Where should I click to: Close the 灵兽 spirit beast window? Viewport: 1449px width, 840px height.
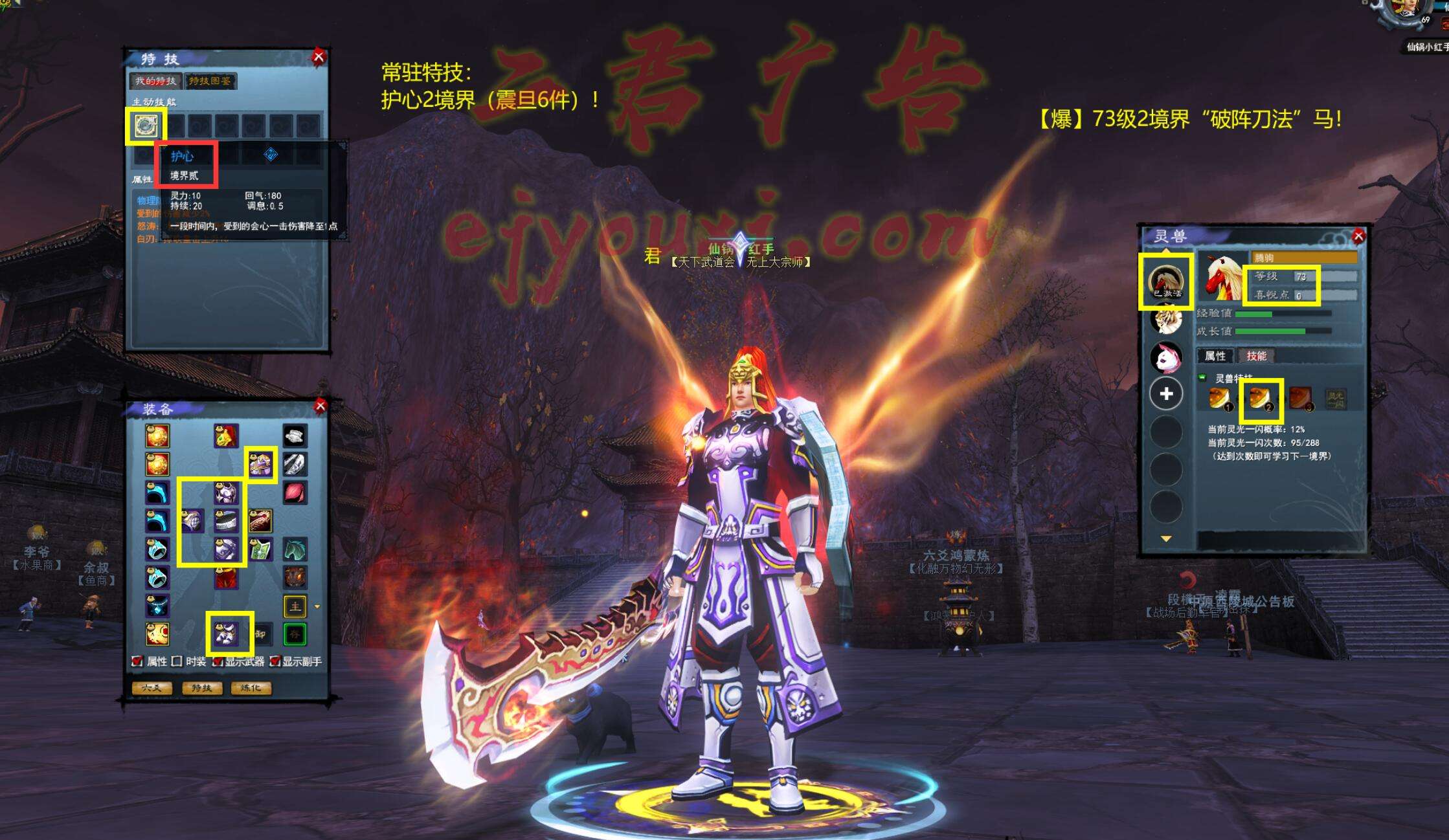tap(1358, 236)
